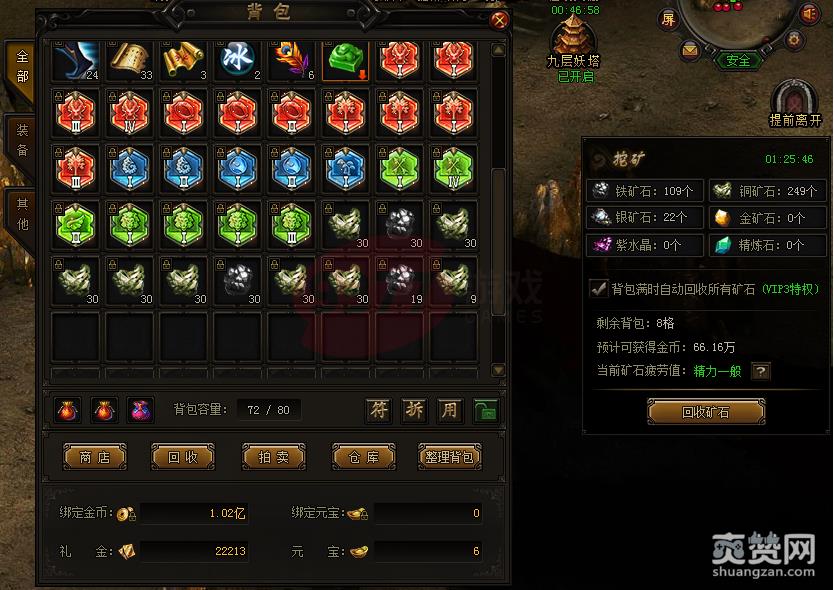Click the question mark beside ore fatigue

761,371
